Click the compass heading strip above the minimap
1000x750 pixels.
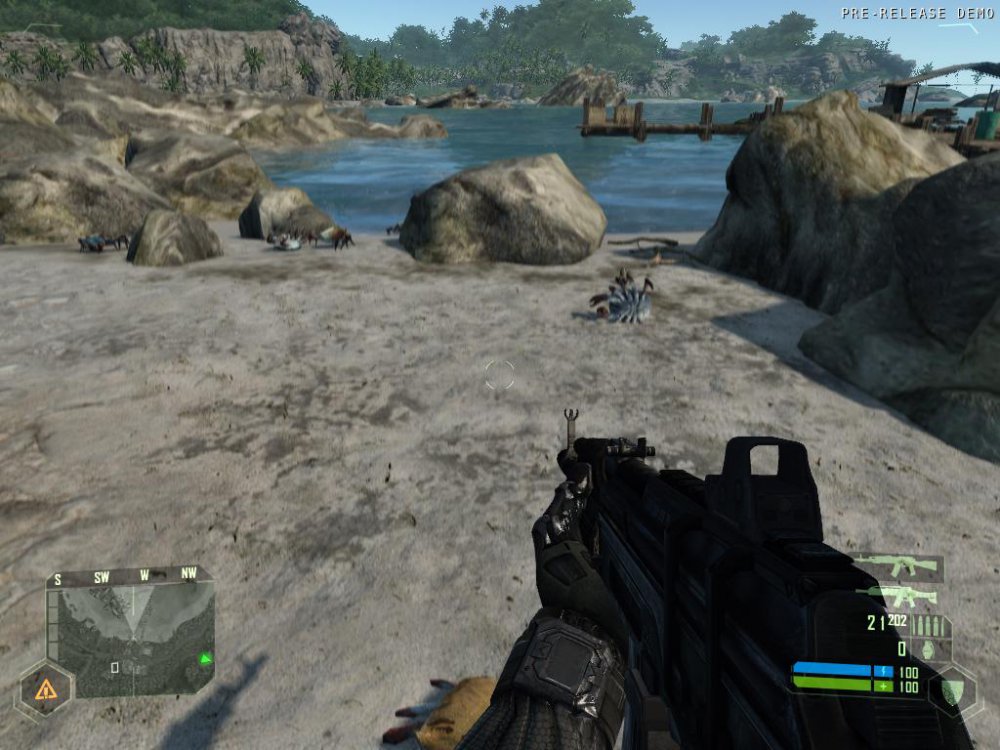130,577
